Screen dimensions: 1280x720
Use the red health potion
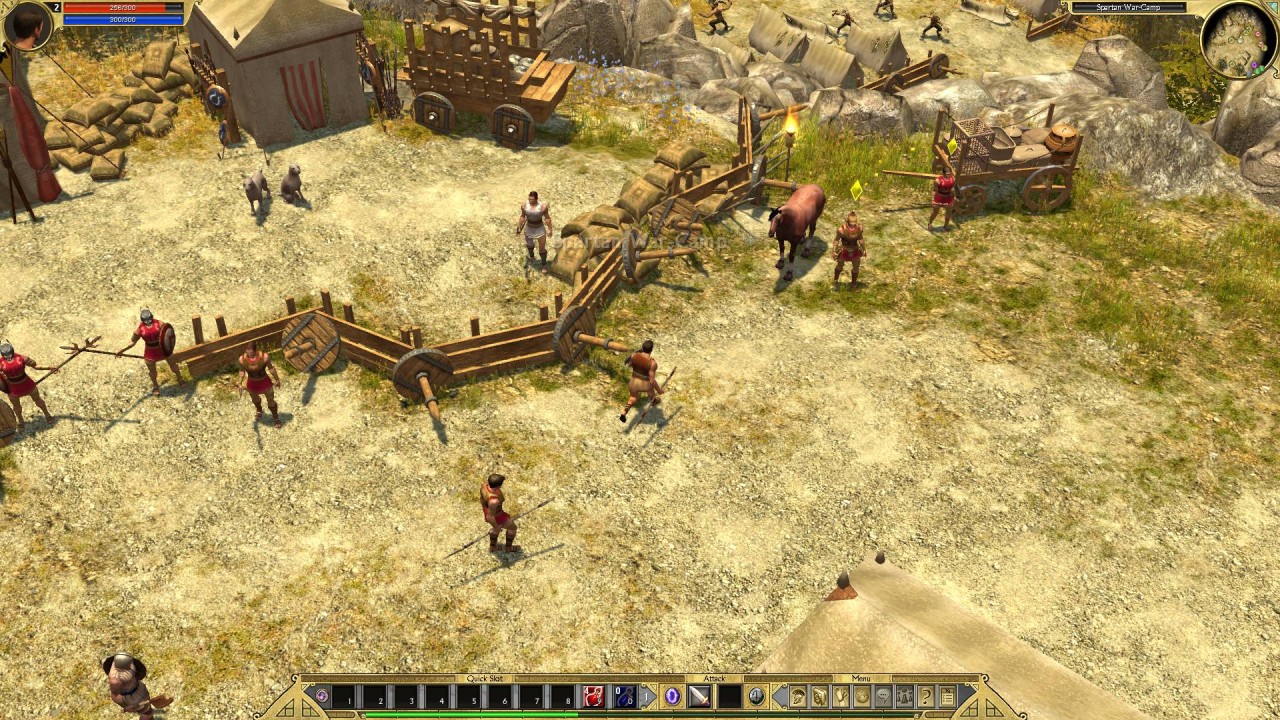pos(594,696)
